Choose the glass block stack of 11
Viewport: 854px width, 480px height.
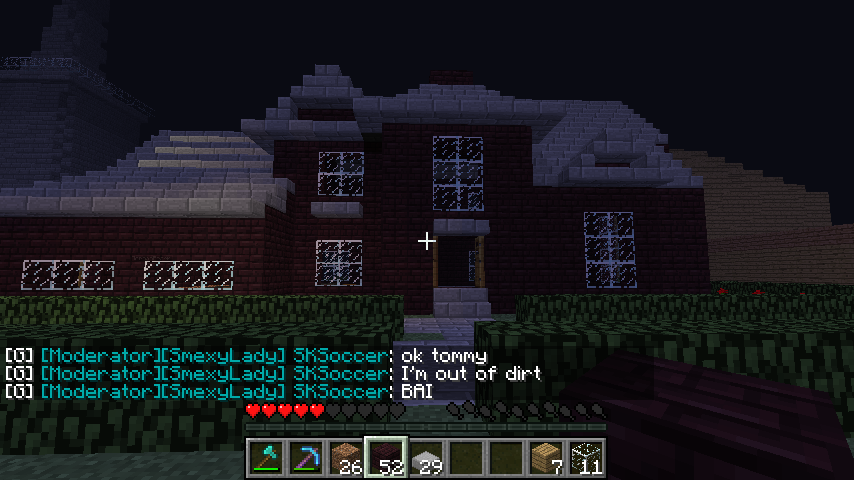[585, 458]
